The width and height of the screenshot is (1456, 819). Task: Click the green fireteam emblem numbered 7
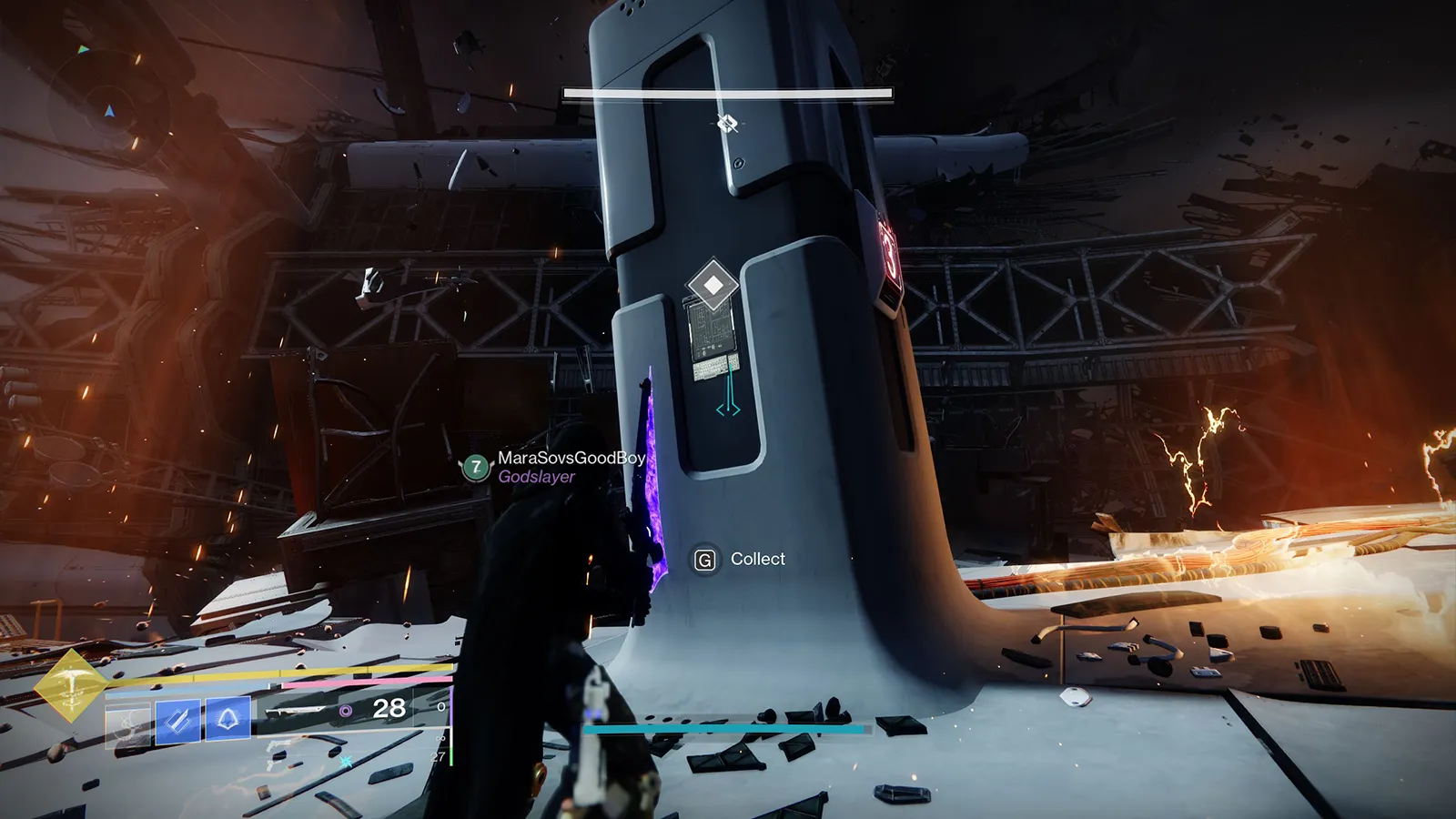[x=475, y=467]
